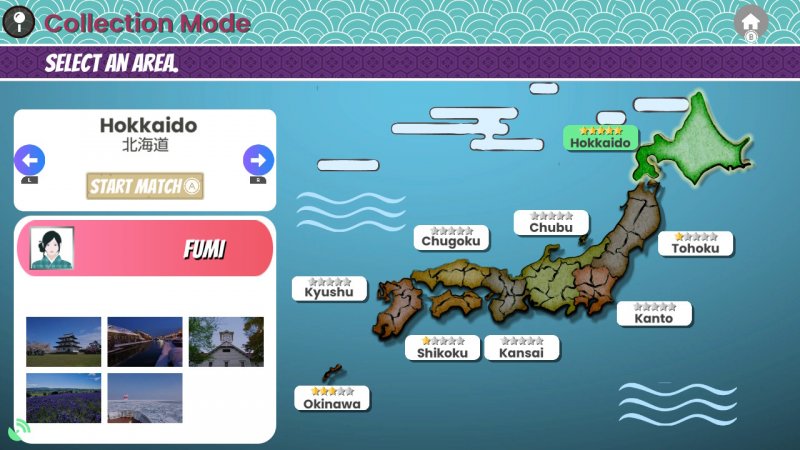
Task: Open the lavender field photo
Action: (64, 398)
